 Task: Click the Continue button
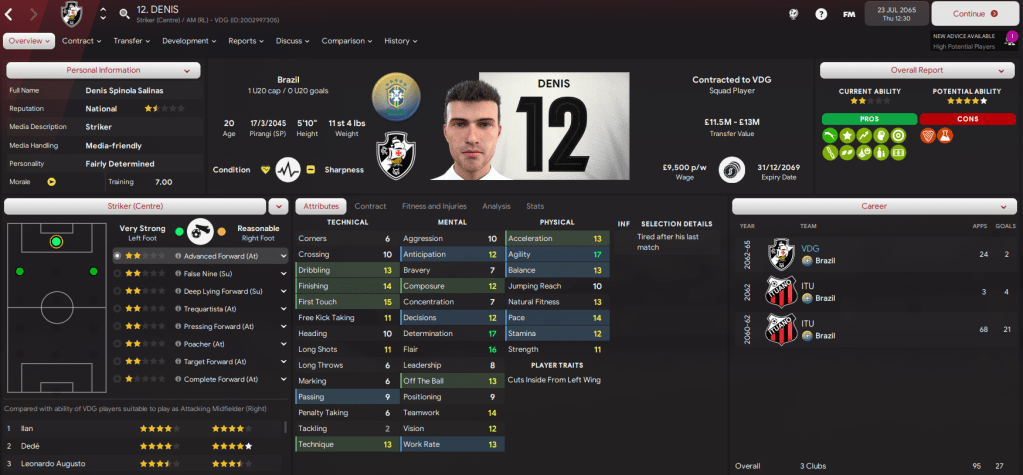[968, 14]
